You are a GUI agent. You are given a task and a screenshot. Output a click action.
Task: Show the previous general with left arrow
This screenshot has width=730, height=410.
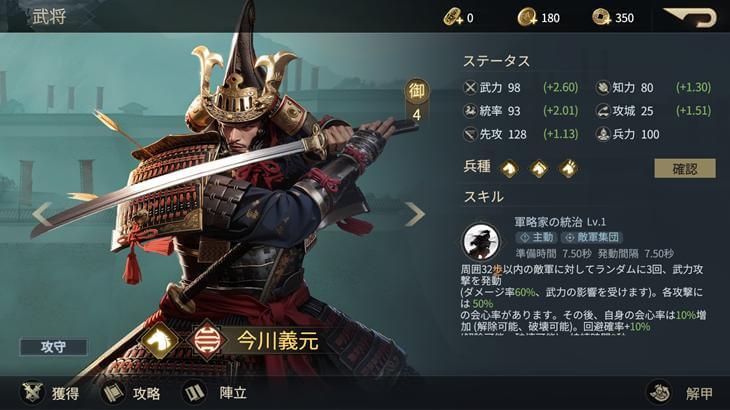(x=42, y=213)
